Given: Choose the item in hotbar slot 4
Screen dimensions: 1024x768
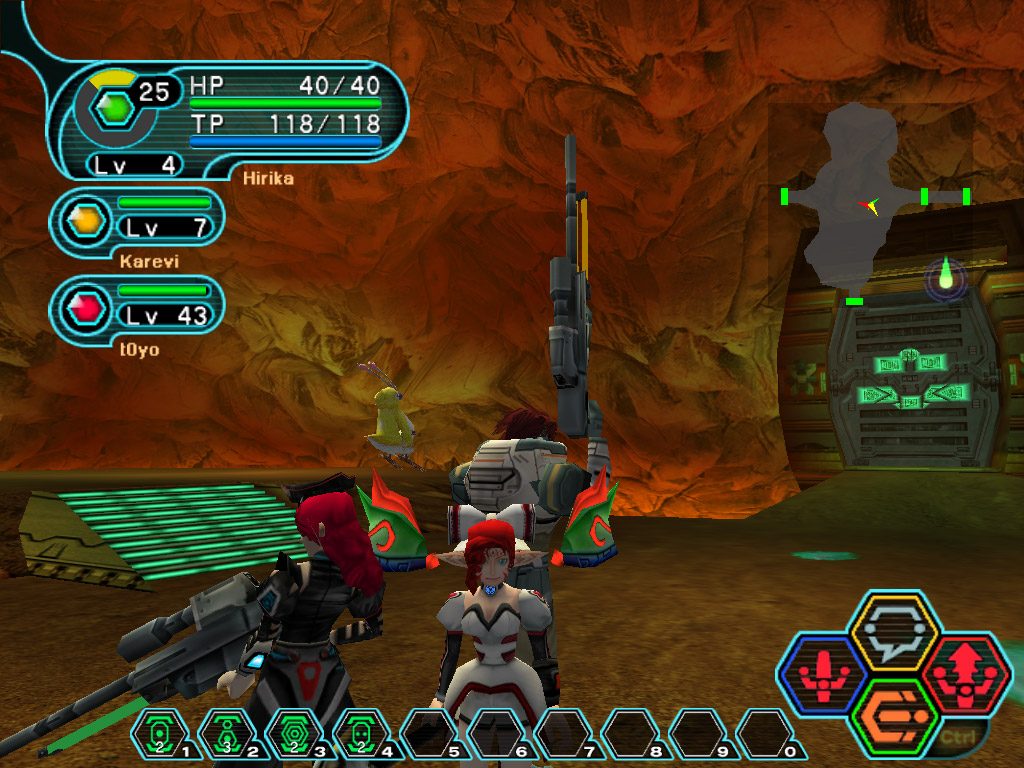Looking at the screenshot, I should coord(362,735).
